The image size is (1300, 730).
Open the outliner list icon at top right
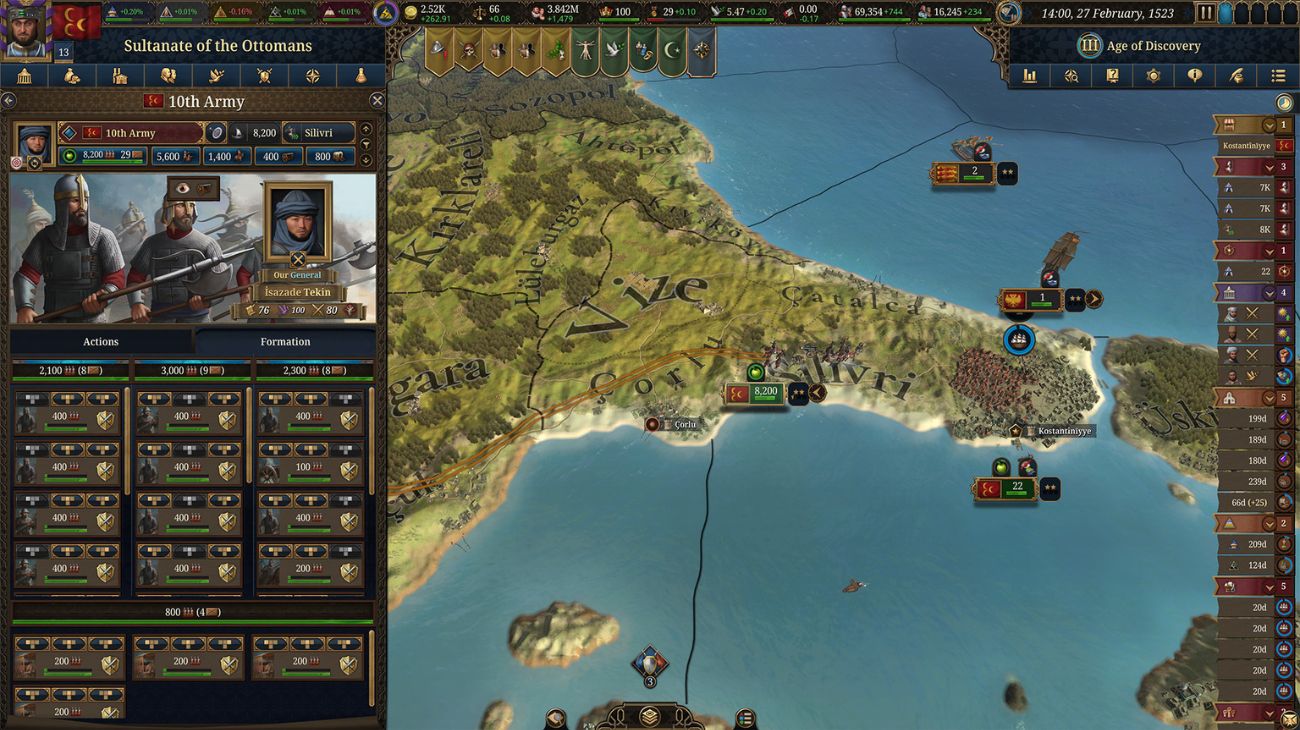pyautogui.click(x=1278, y=76)
